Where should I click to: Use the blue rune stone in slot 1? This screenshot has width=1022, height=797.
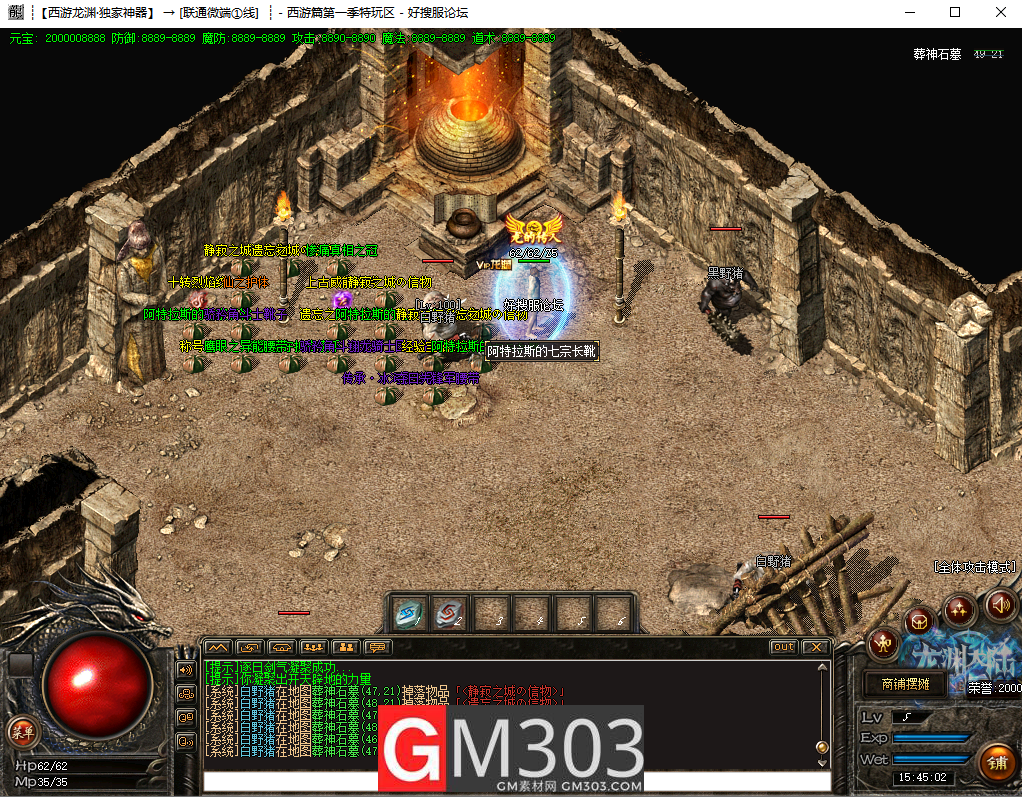point(409,613)
